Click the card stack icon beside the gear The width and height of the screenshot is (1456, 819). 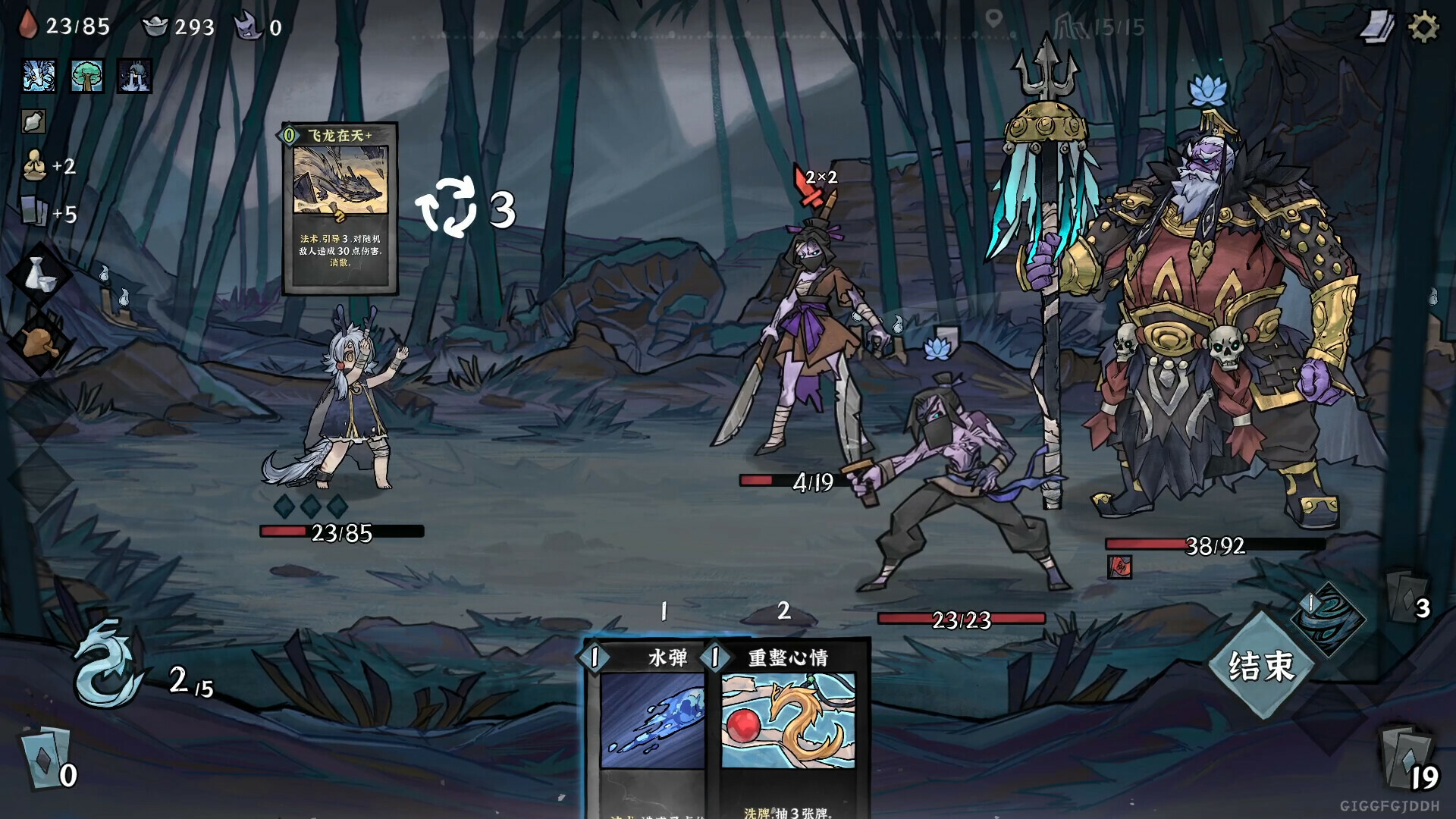pos(1379,26)
